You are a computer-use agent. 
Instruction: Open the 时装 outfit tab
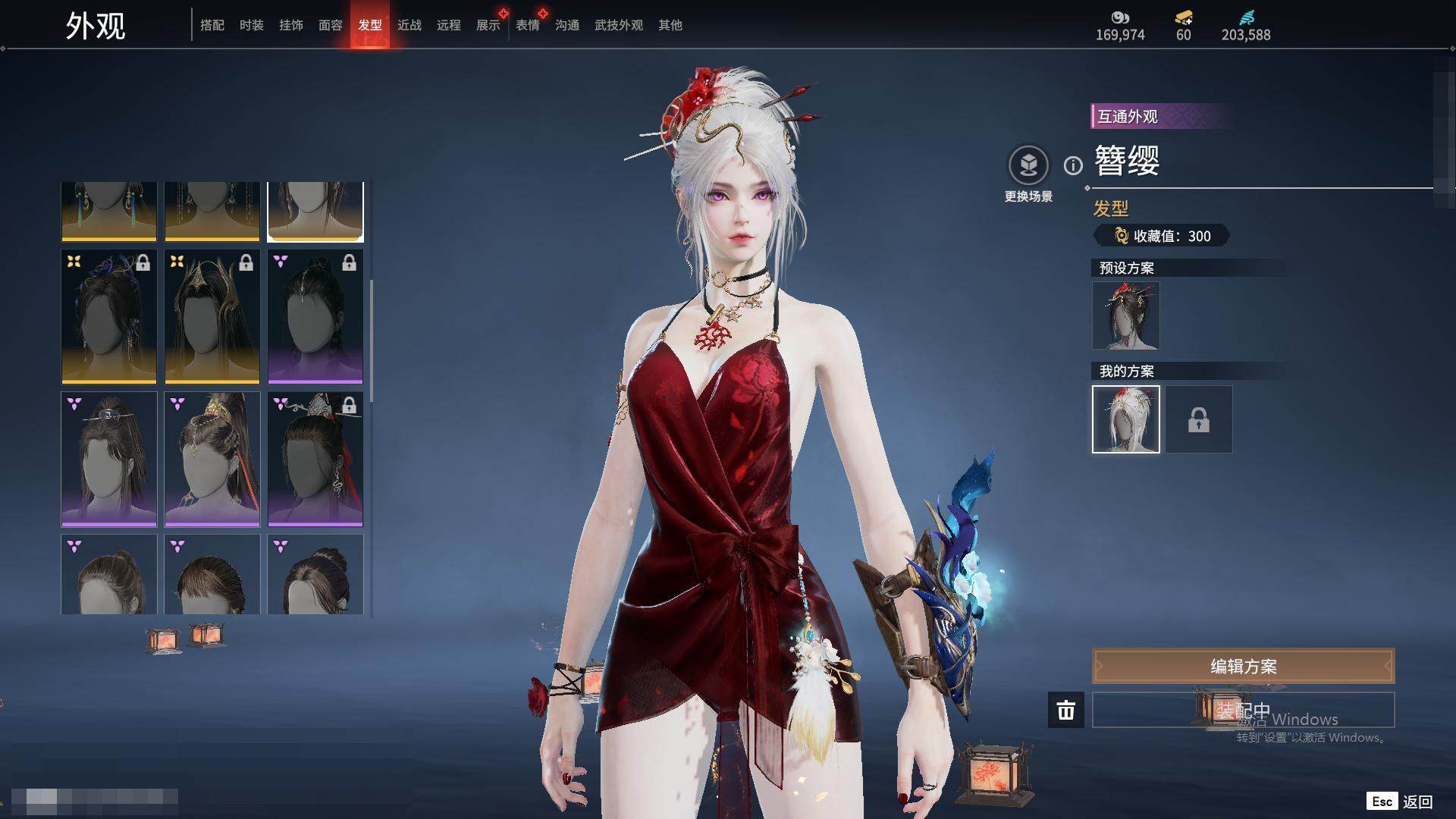pyautogui.click(x=252, y=25)
